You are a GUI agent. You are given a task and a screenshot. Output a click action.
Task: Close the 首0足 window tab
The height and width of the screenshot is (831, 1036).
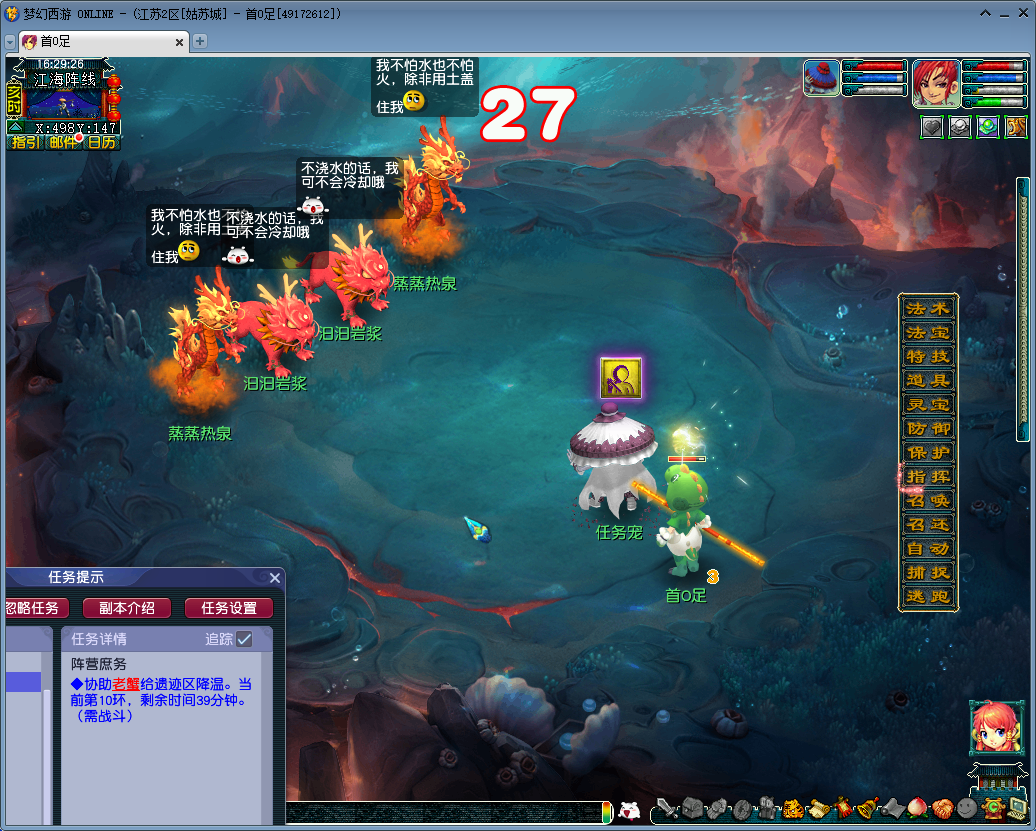(x=181, y=42)
